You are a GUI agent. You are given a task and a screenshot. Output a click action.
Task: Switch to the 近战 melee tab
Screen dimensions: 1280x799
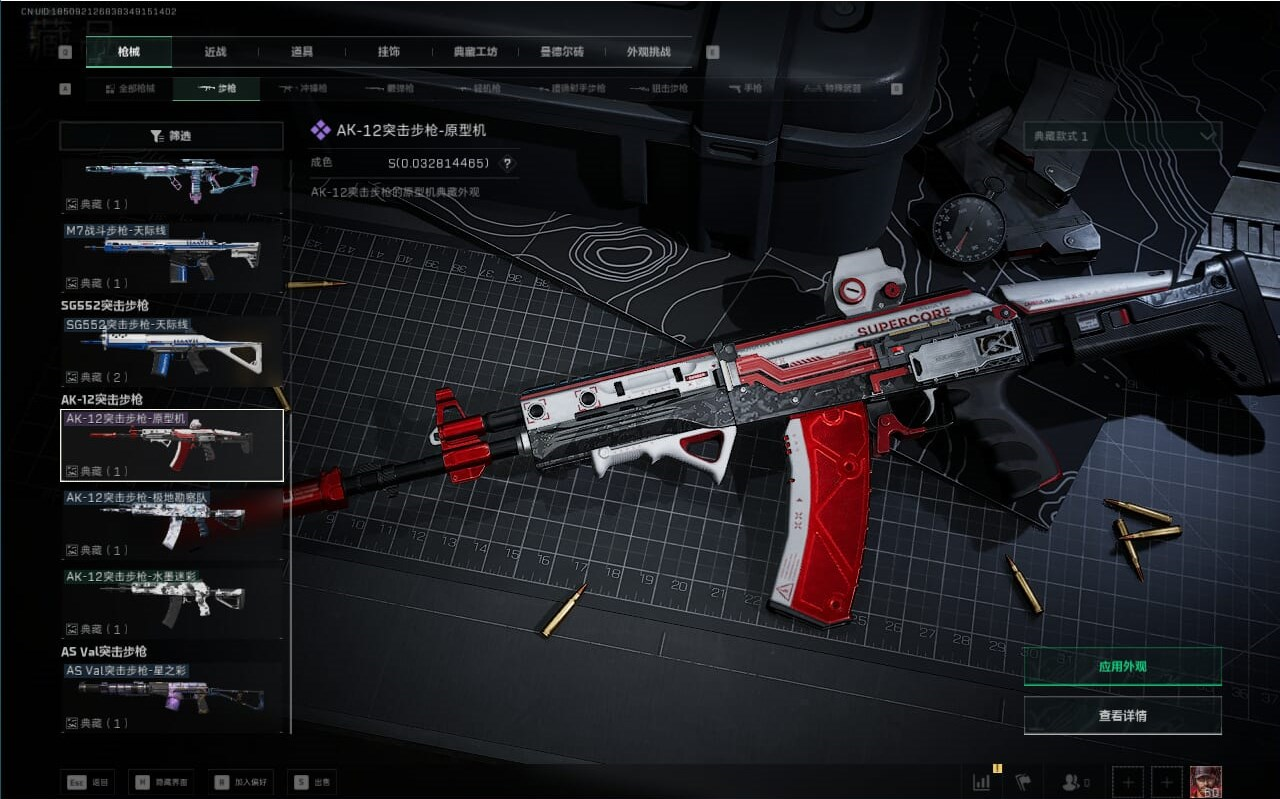point(215,52)
